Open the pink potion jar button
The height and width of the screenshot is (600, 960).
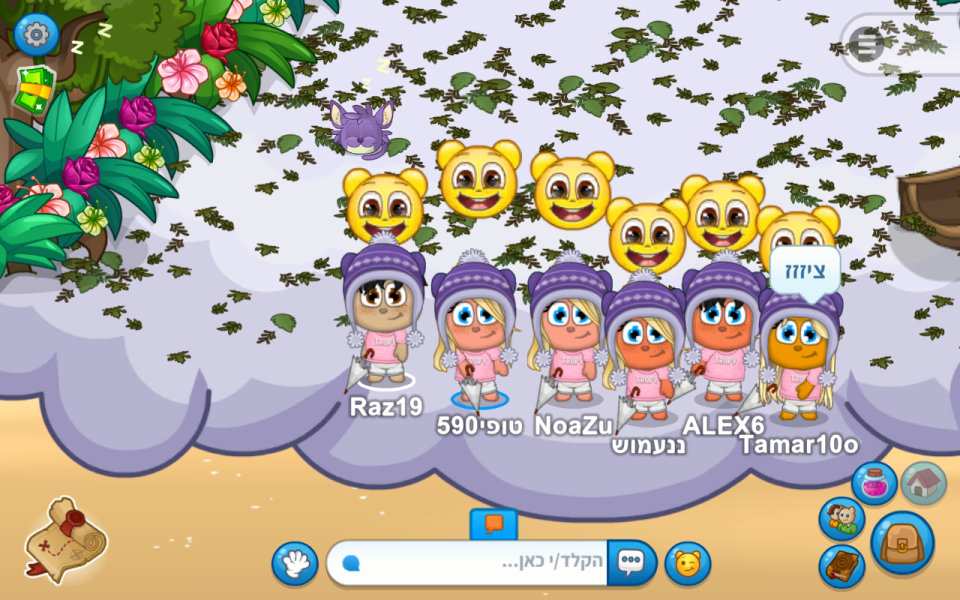pyautogui.click(x=874, y=483)
